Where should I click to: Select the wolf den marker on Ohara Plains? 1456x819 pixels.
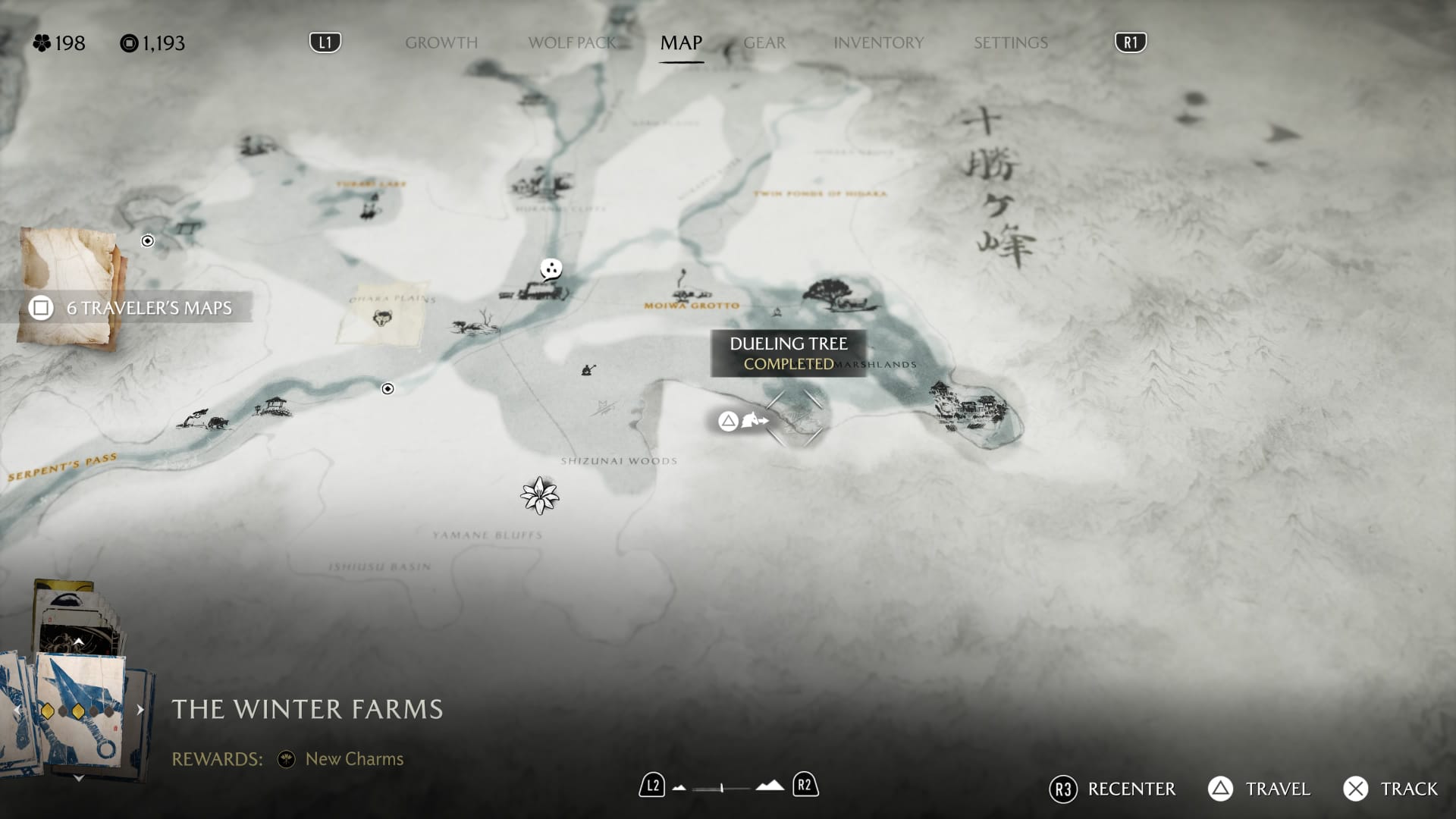[x=382, y=318]
